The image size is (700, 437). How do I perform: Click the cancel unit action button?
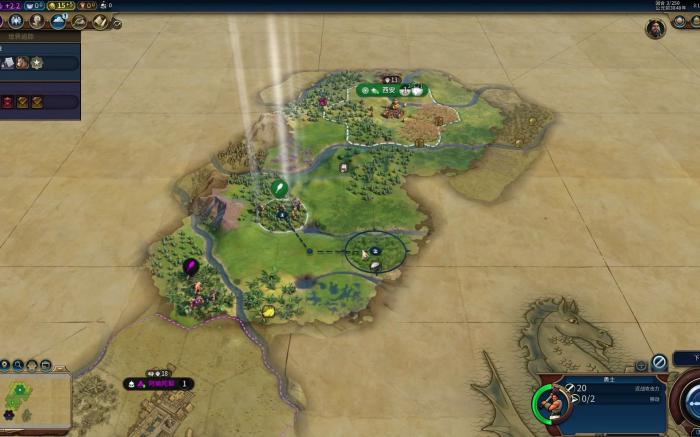click(x=659, y=363)
